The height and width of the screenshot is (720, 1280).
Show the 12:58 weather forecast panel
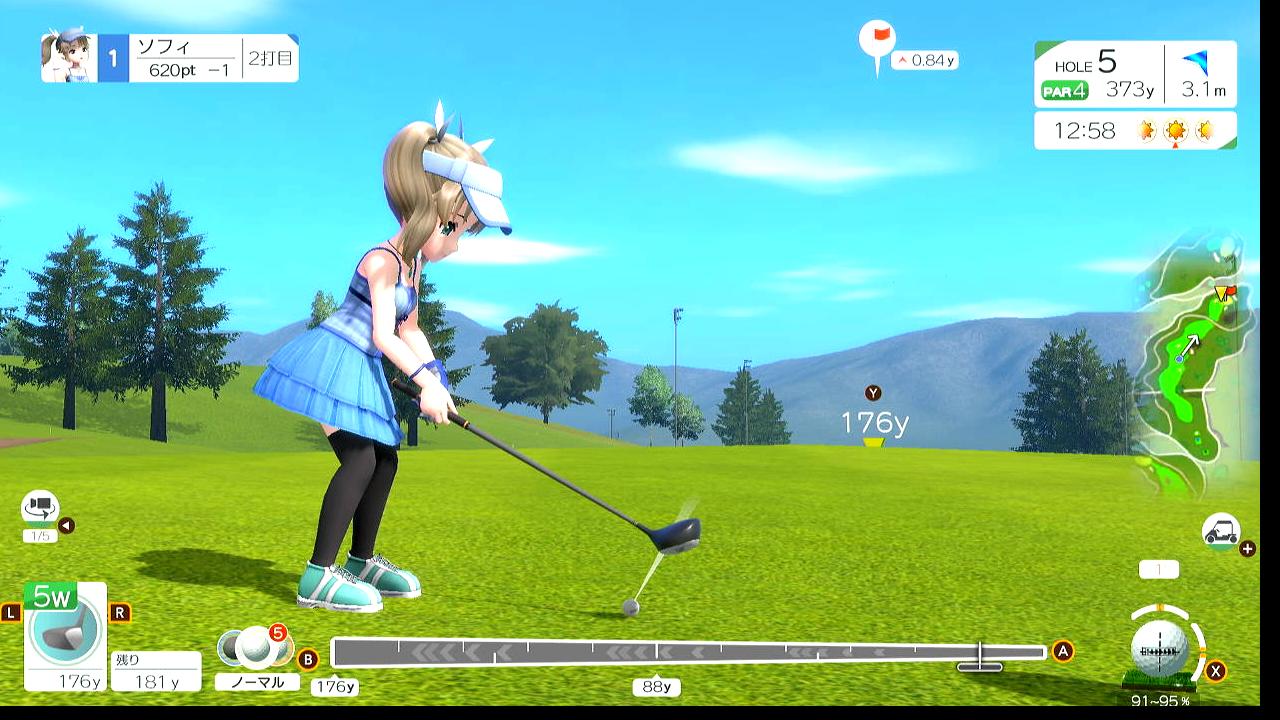coord(1135,130)
